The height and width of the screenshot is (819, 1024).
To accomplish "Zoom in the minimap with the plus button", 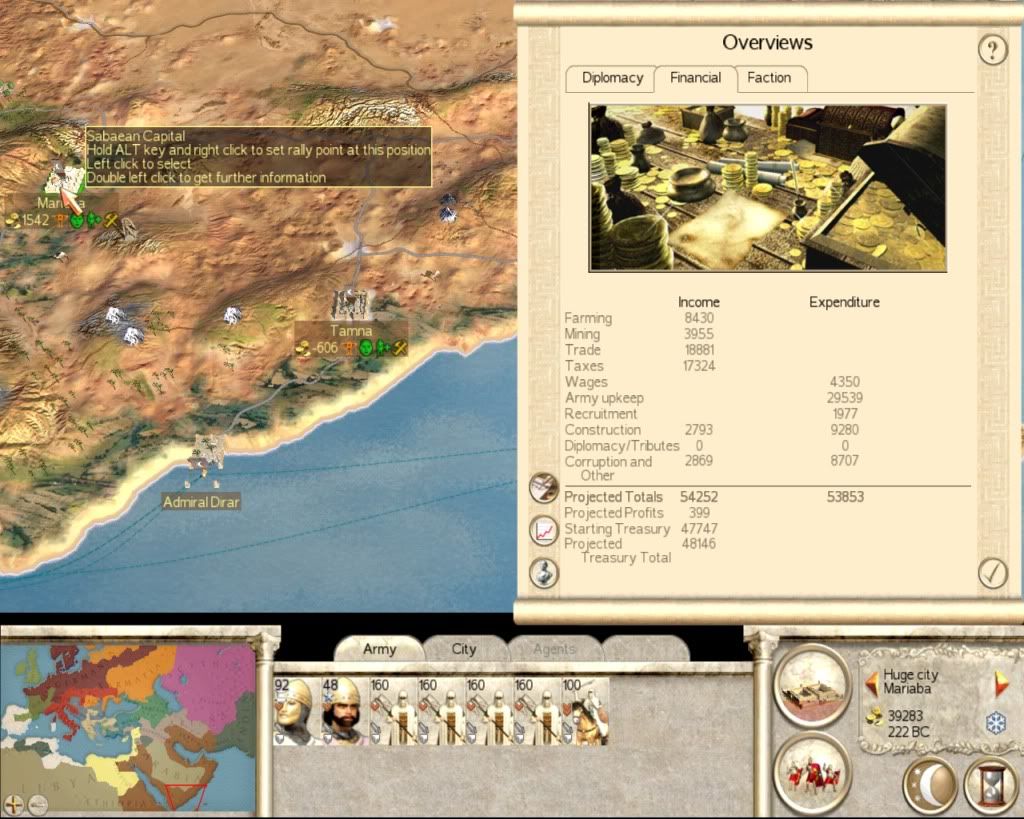I will (x=14, y=803).
